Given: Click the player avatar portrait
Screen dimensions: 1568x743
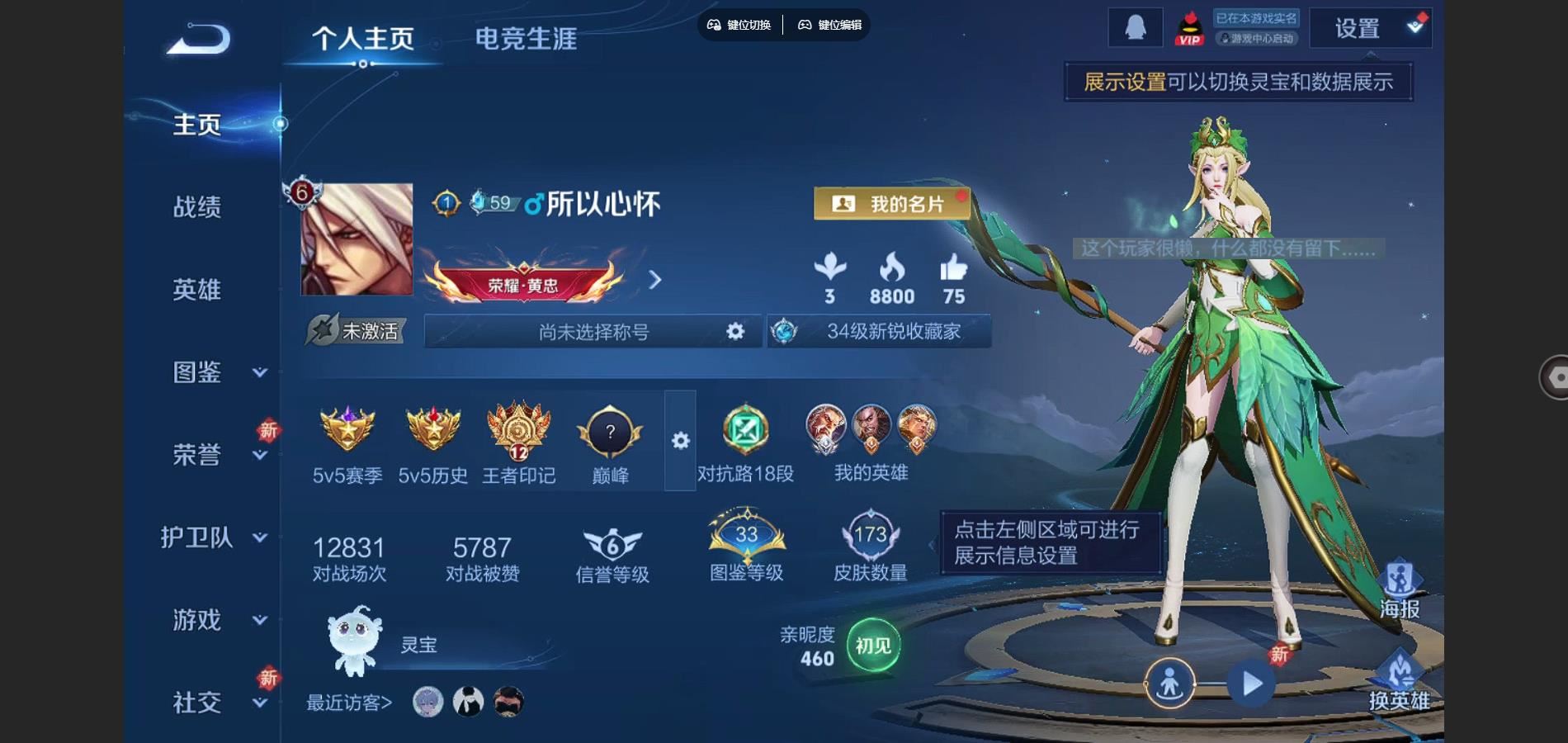Looking at the screenshot, I should 357,239.
